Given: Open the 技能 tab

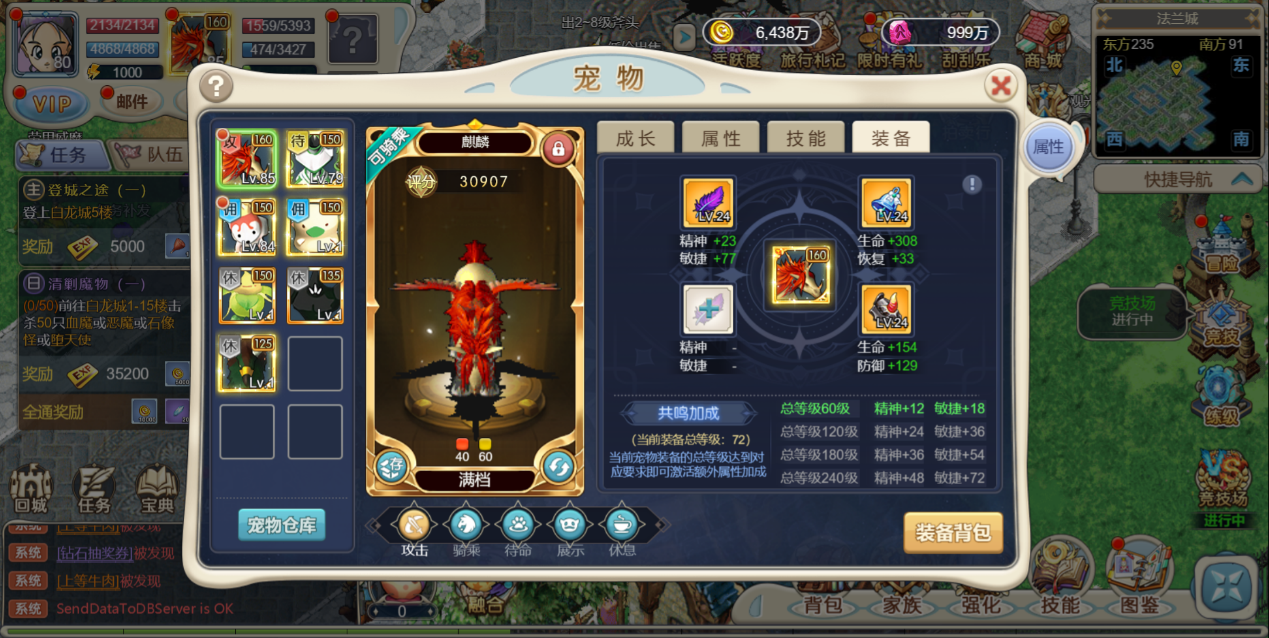Looking at the screenshot, I should click(x=805, y=138).
